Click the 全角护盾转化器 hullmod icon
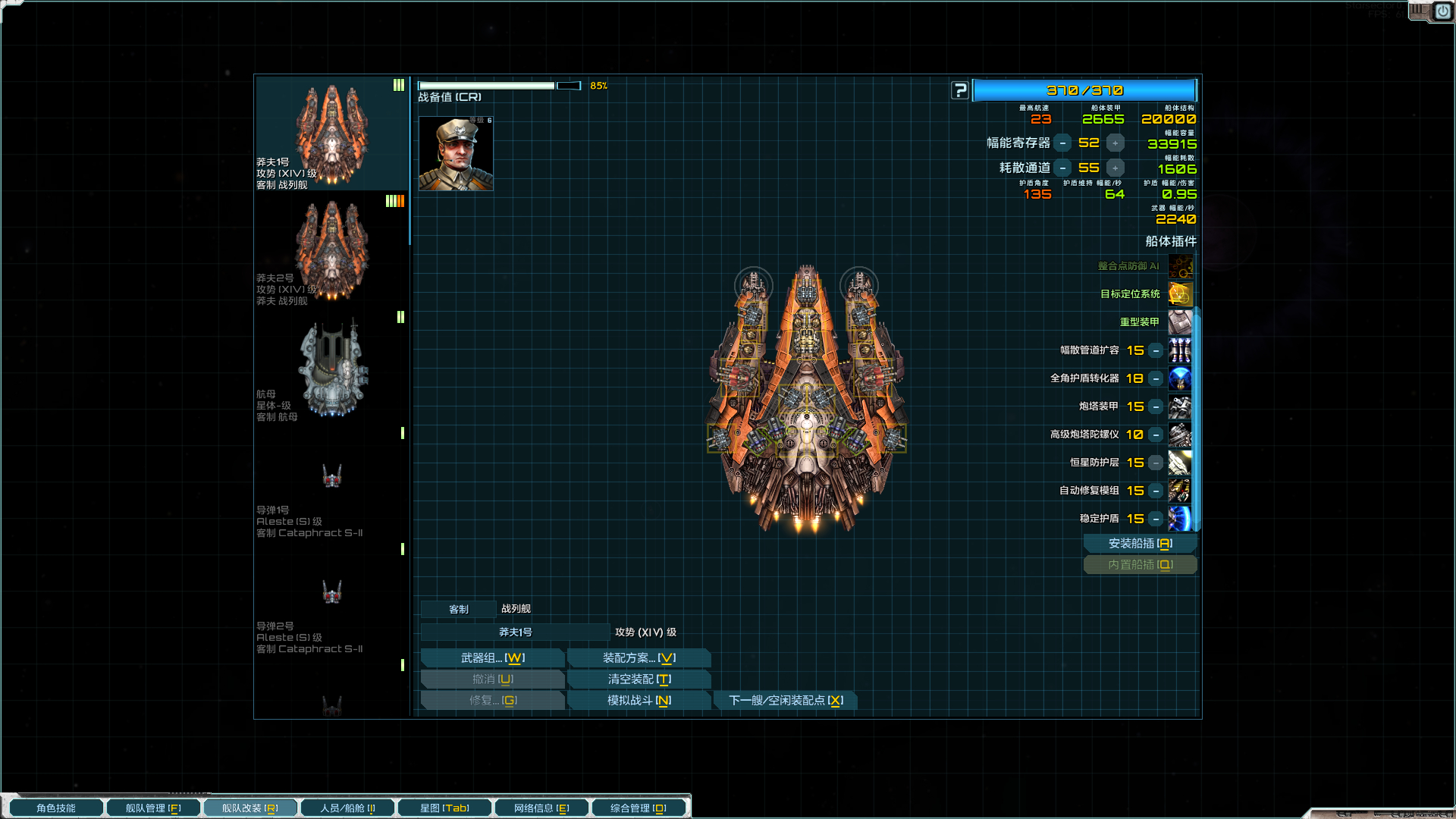This screenshot has width=1456, height=819. 1180,378
